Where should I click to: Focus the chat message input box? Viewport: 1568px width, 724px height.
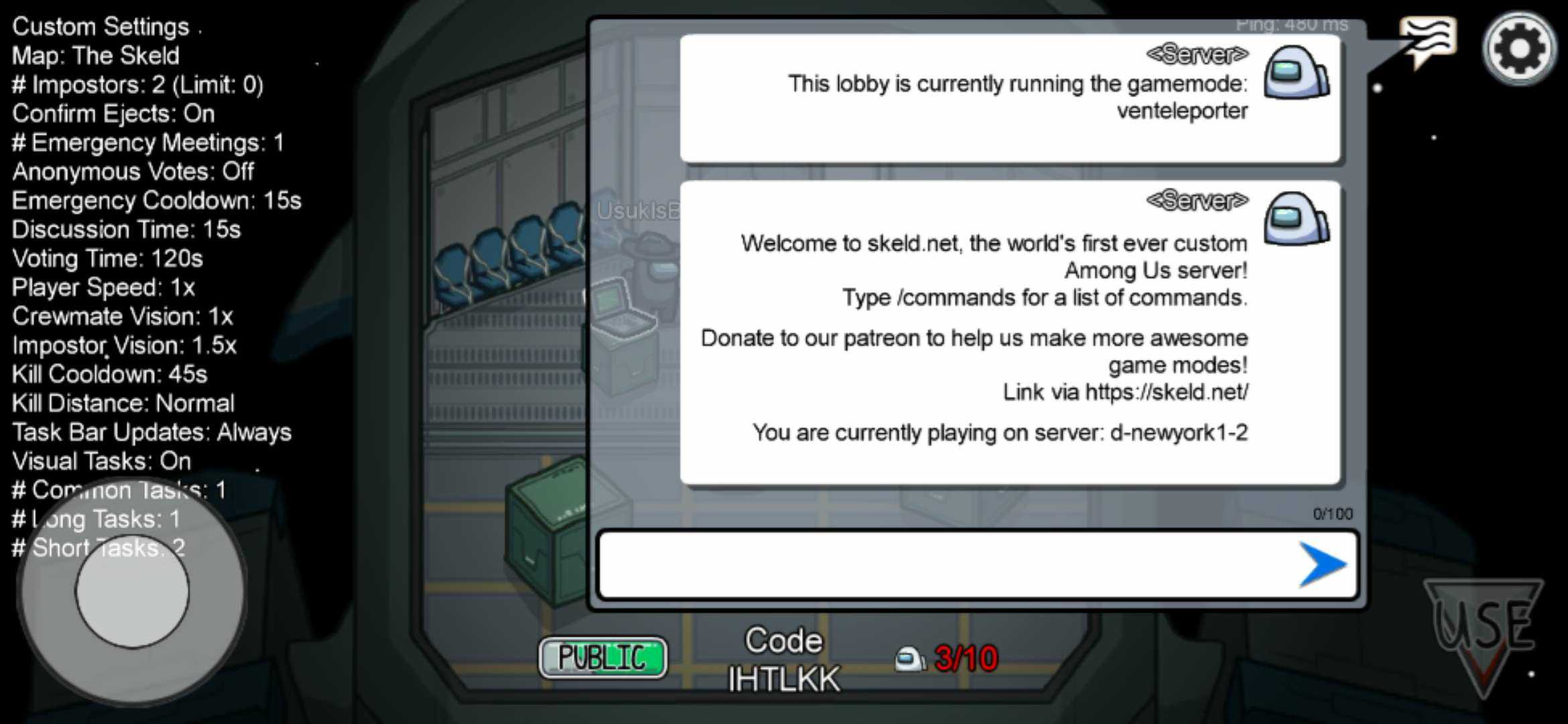point(945,564)
